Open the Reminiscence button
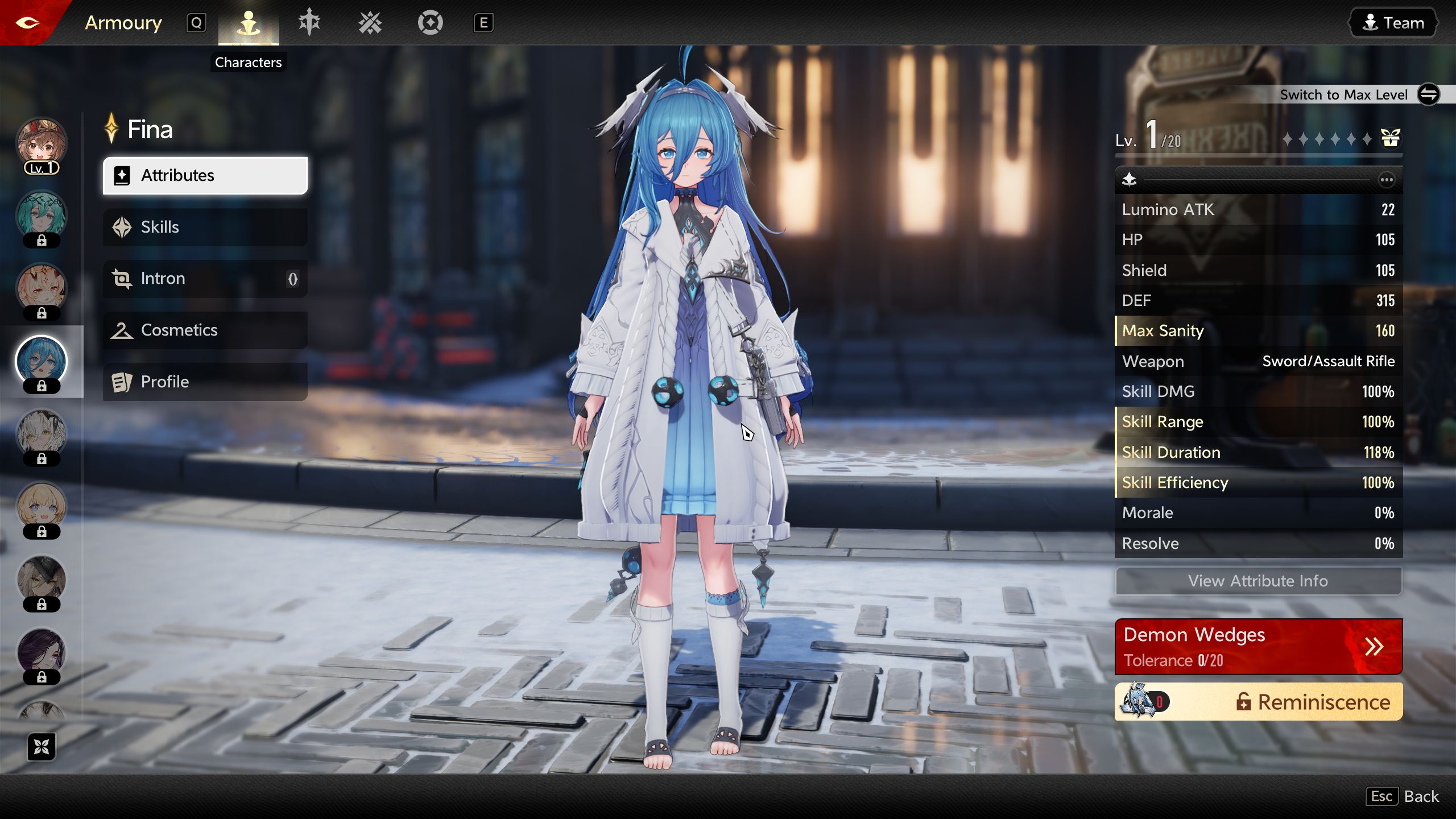Screen dimensions: 1456x819 tap(1258, 702)
